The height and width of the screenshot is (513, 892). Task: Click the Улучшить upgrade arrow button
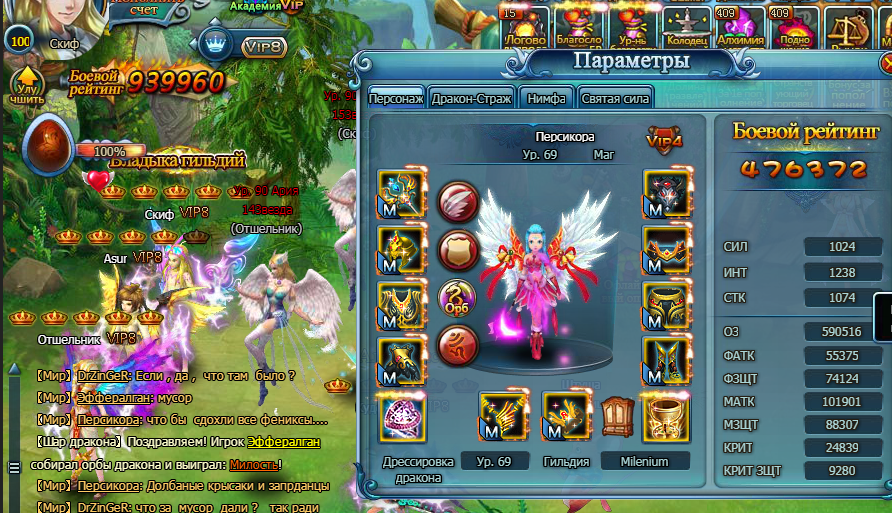(x=27, y=86)
